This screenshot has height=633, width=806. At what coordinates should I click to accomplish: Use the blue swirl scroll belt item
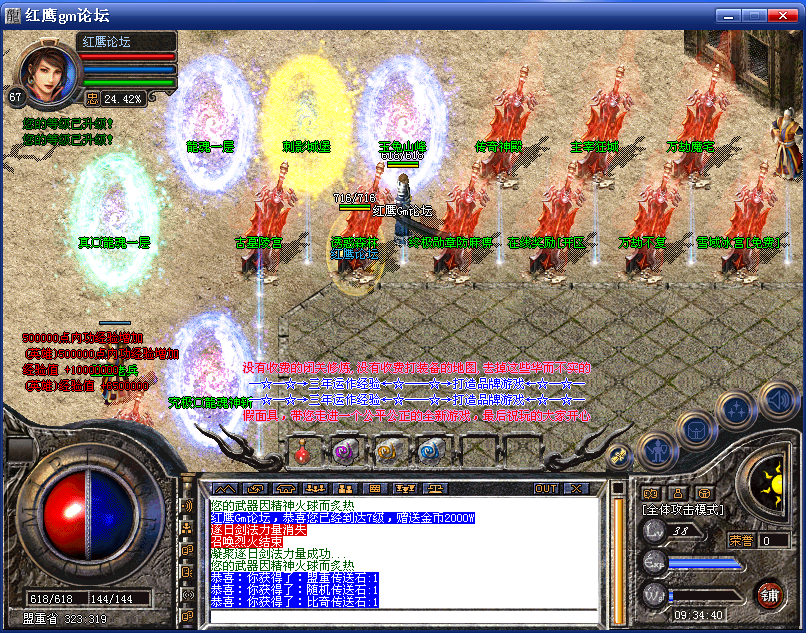pos(430,452)
